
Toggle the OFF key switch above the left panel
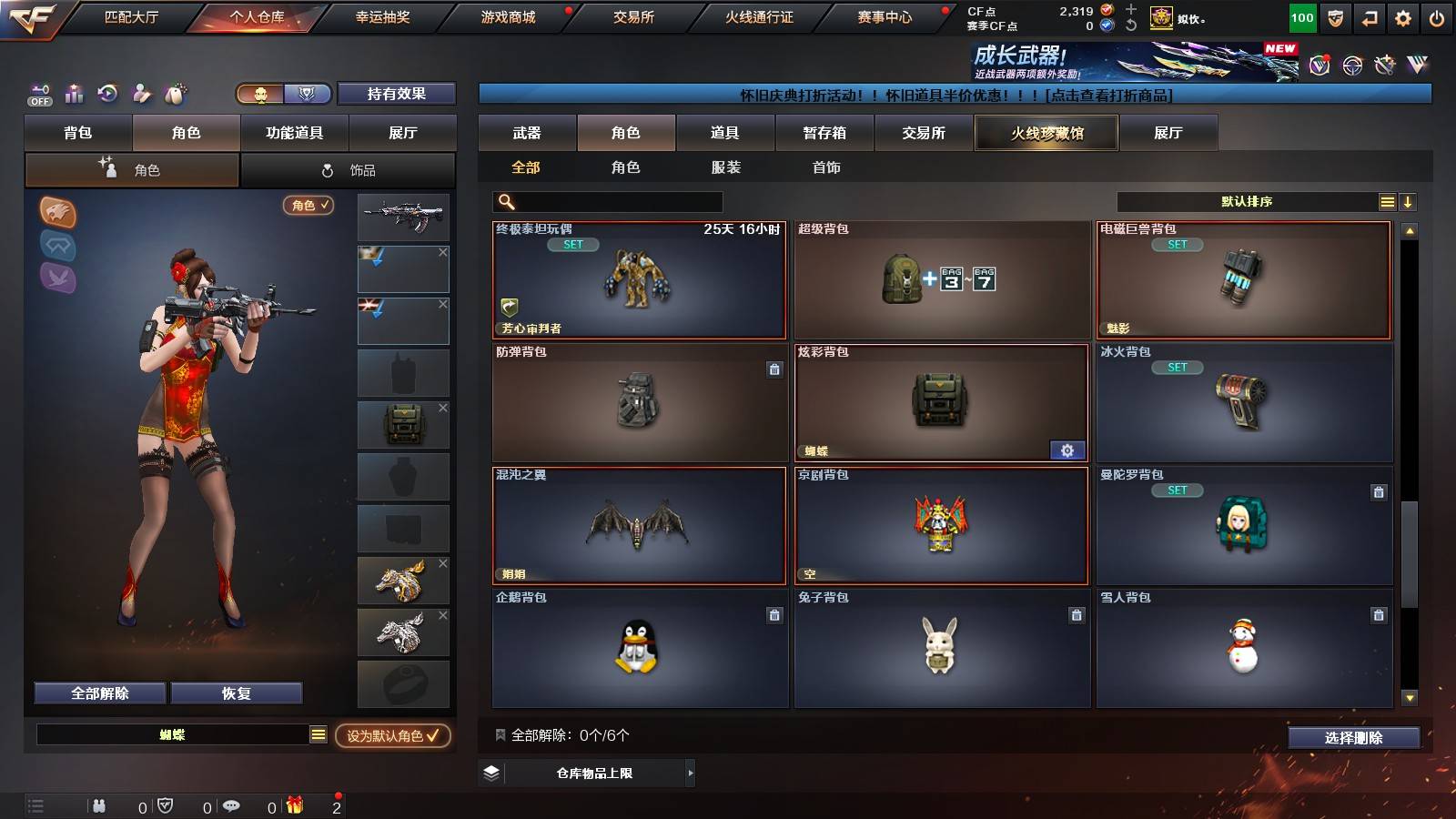pyautogui.click(x=39, y=94)
